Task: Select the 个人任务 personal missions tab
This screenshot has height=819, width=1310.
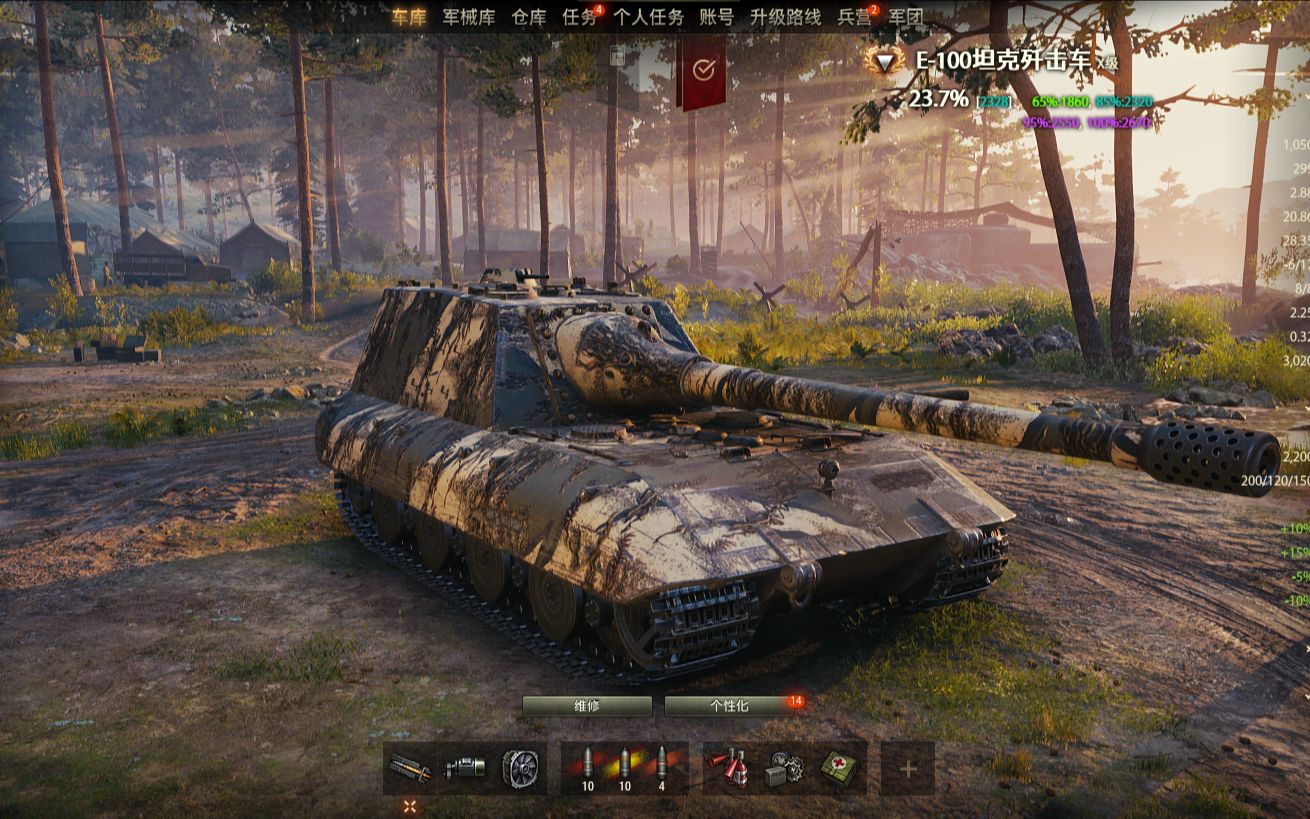Action: 648,17
